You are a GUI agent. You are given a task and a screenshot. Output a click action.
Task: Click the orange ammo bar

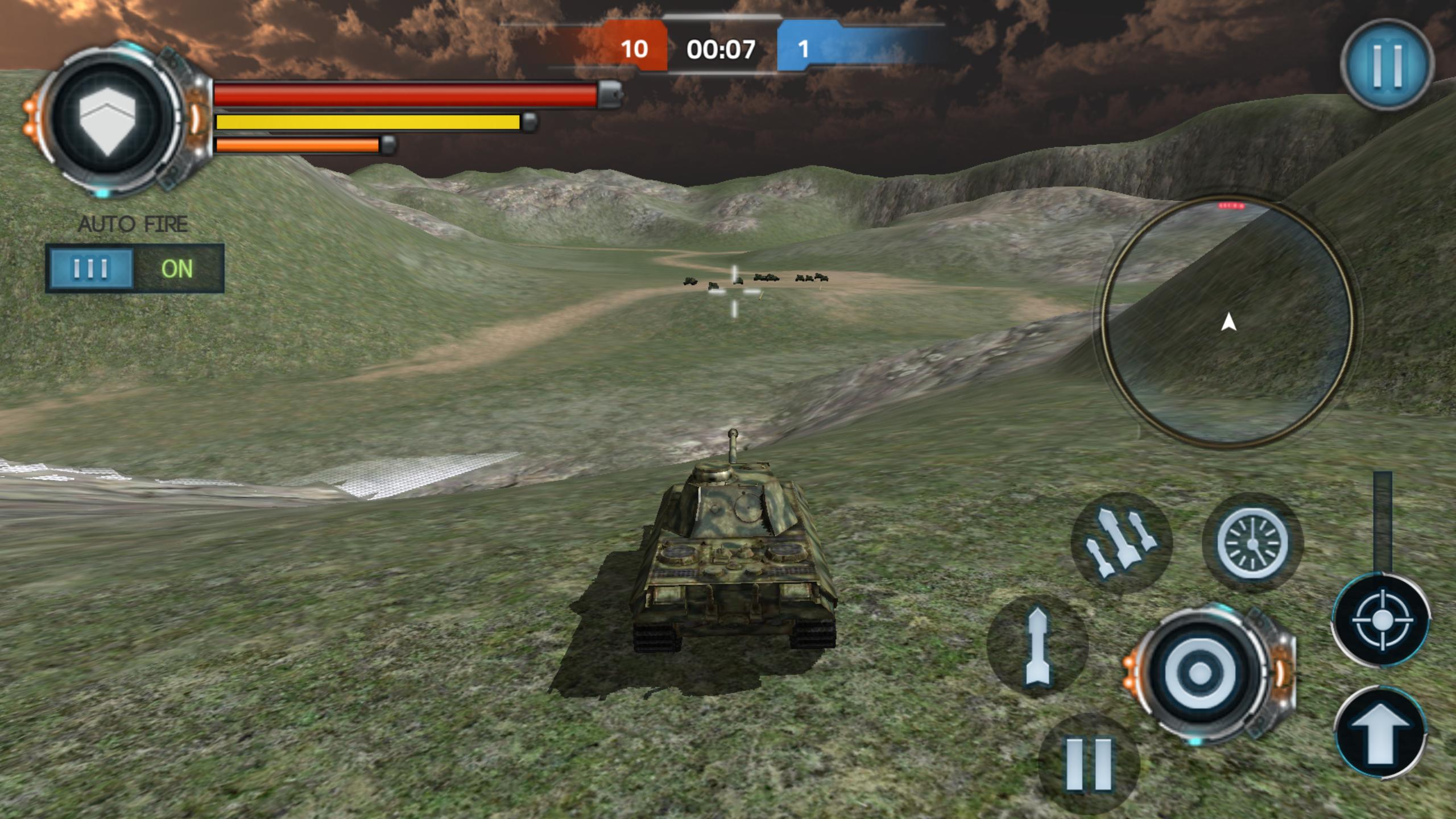click(296, 145)
